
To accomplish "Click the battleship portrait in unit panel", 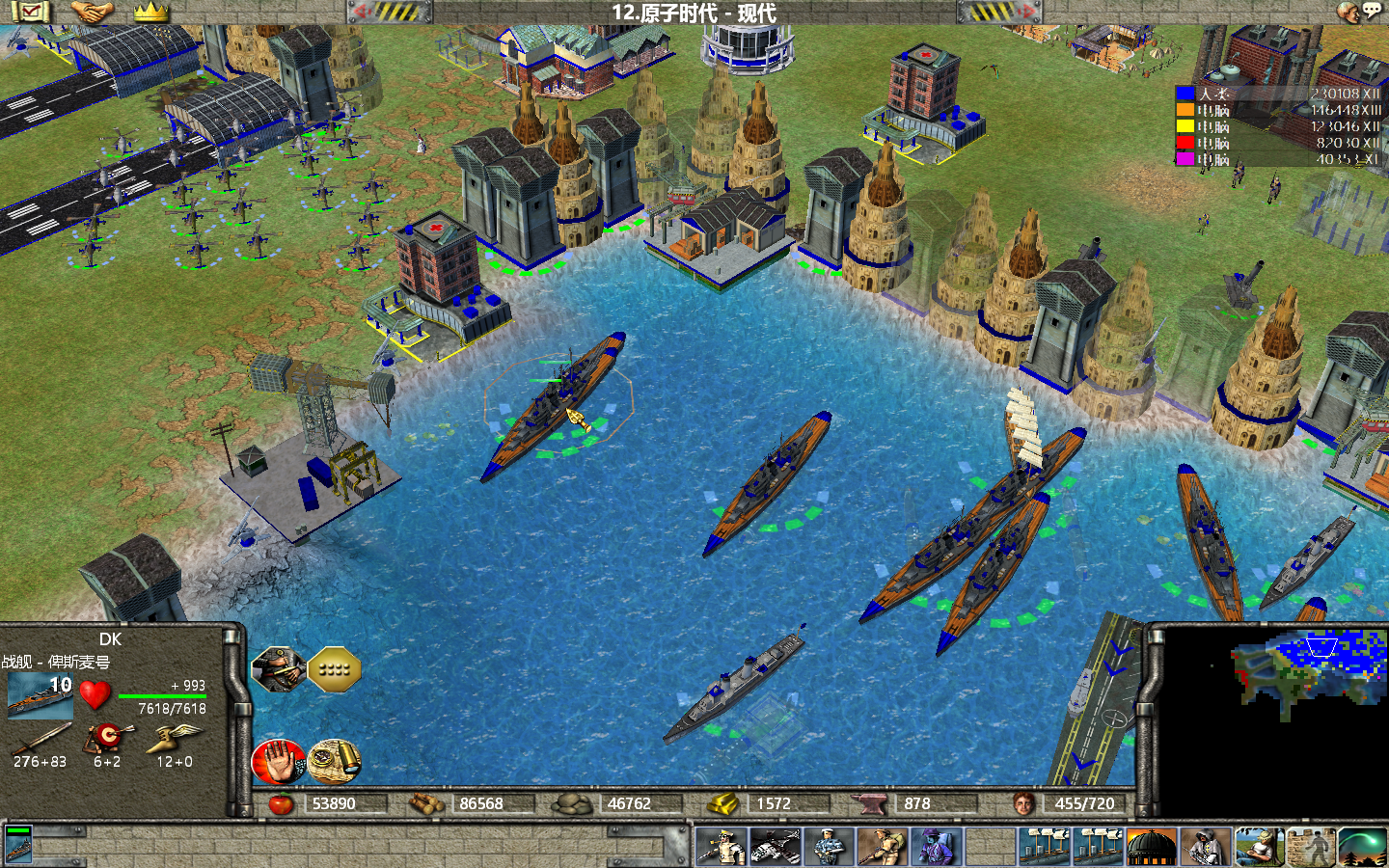I will [39, 695].
